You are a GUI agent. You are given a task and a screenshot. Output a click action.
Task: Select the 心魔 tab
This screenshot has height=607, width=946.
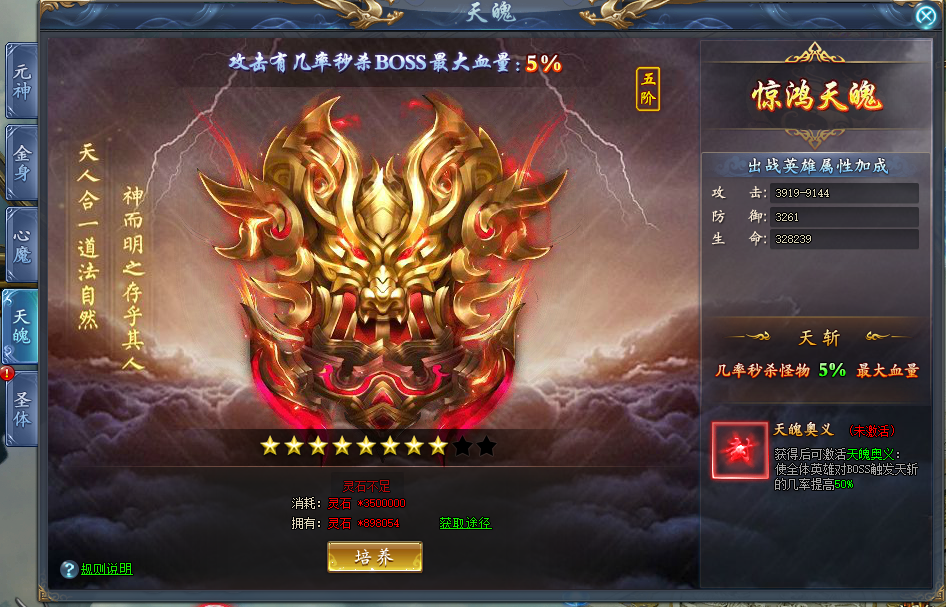[21, 244]
